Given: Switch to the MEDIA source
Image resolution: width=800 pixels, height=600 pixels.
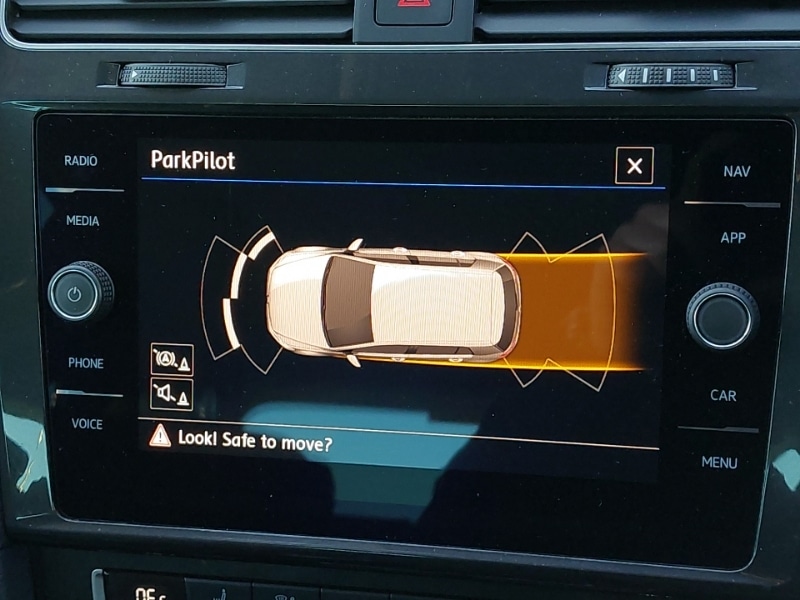Looking at the screenshot, I should point(82,221).
